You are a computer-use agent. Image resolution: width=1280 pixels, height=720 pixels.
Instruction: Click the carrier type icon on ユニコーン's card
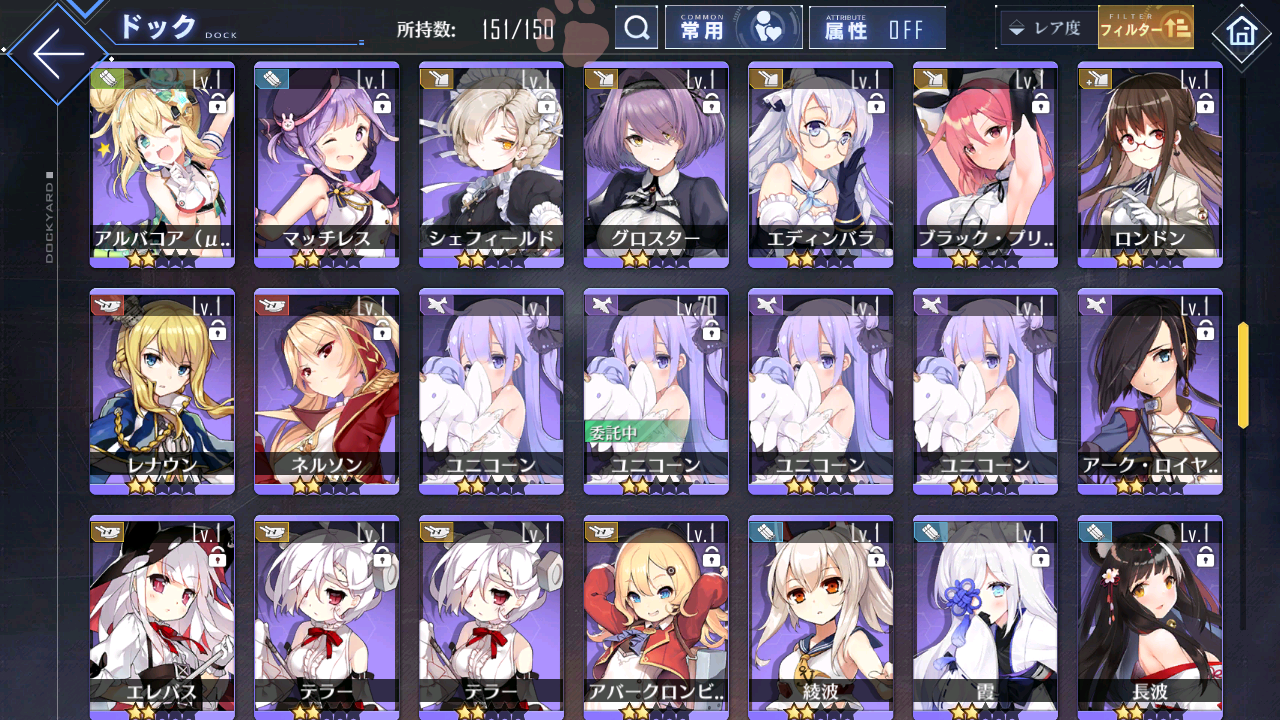coord(435,303)
